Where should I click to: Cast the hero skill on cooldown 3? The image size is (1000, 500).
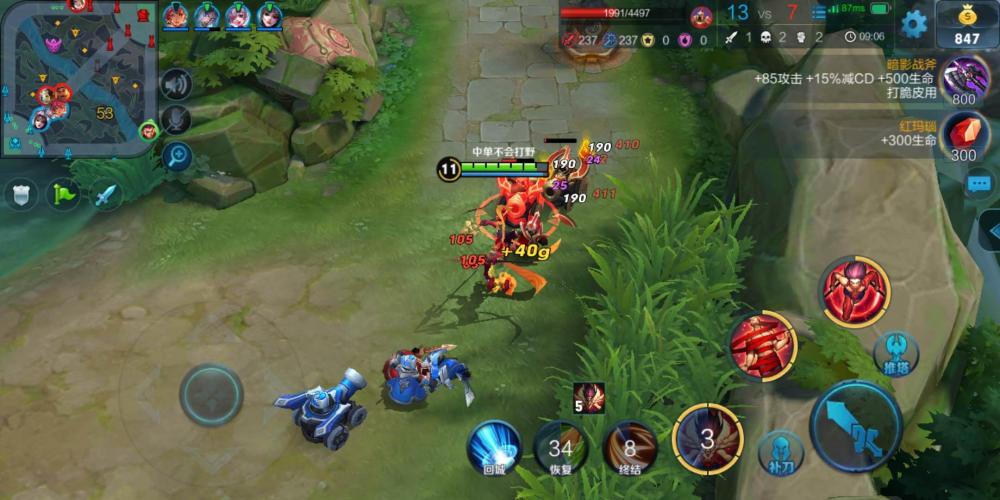click(x=707, y=436)
